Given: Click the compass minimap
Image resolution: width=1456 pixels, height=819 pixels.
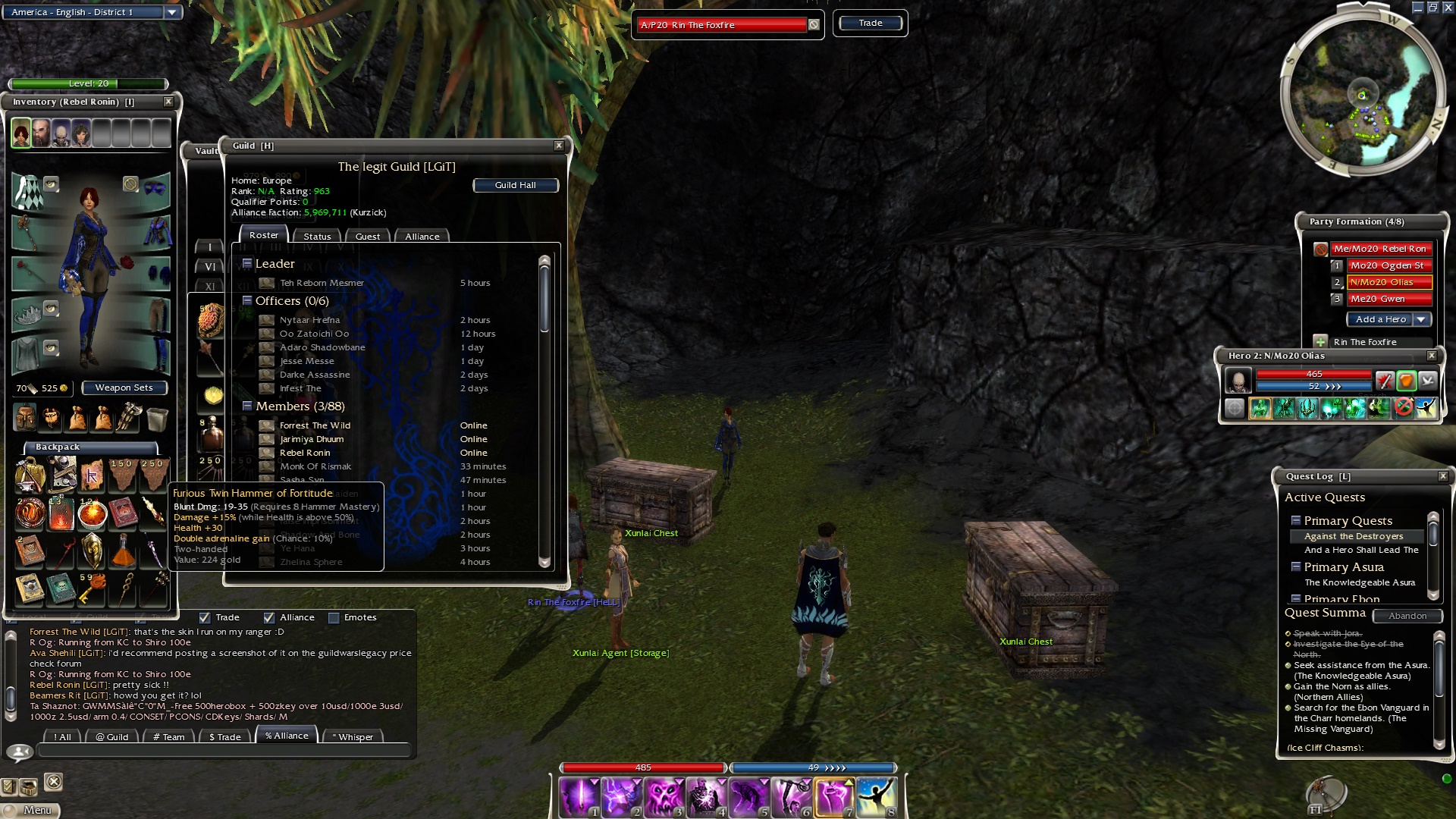Looking at the screenshot, I should pyautogui.click(x=1362, y=96).
